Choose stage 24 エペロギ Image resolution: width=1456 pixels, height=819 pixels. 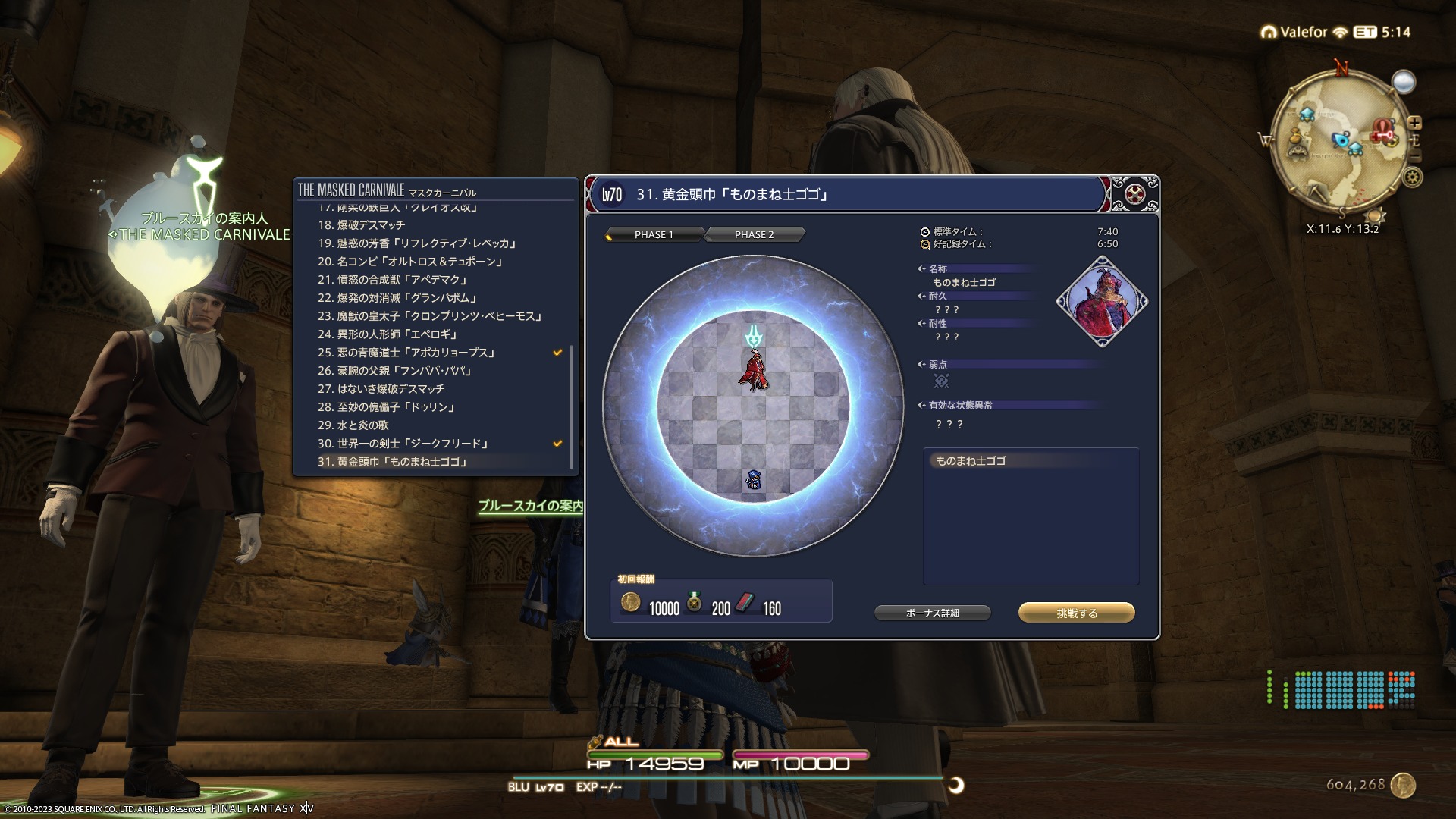pyautogui.click(x=388, y=334)
